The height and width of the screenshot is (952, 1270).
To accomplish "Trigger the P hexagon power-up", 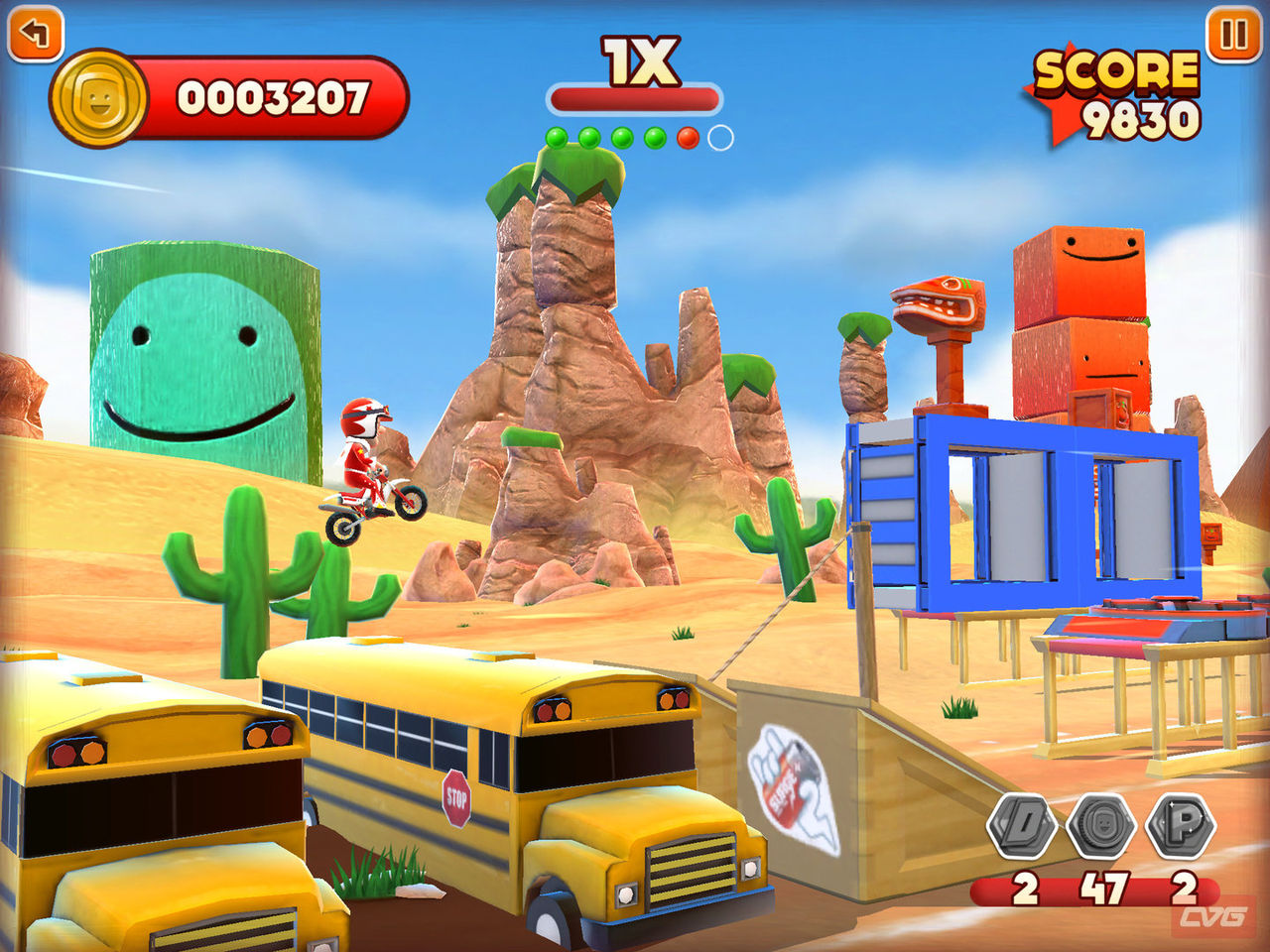I will 1181,825.
